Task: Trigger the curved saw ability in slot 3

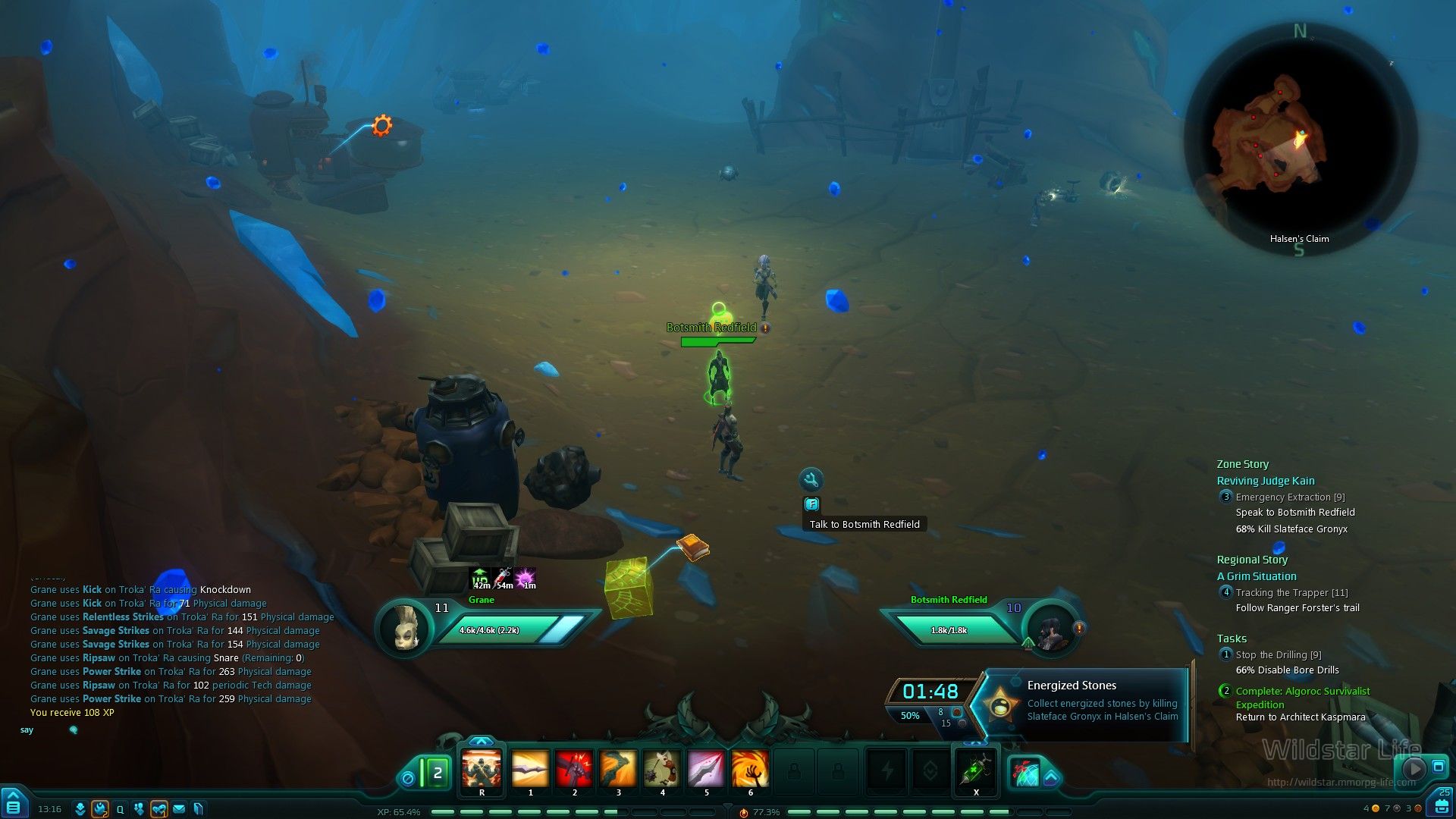Action: (x=618, y=770)
